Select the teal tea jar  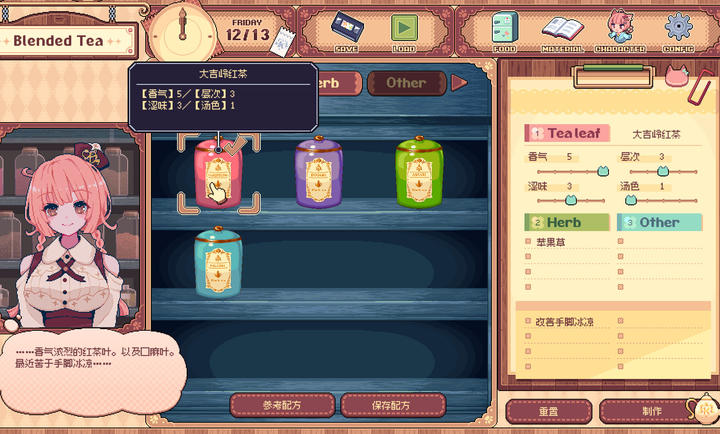click(218, 263)
